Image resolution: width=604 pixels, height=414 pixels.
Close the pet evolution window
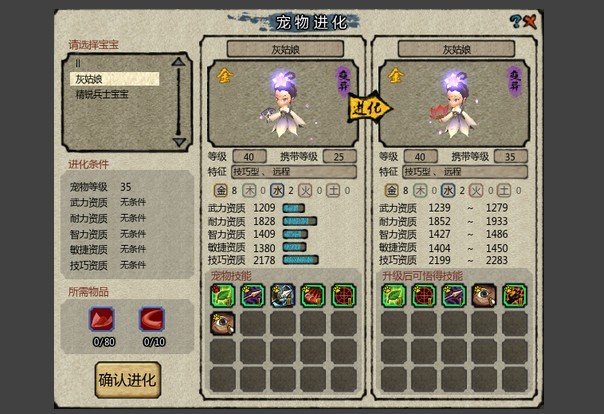(529, 20)
